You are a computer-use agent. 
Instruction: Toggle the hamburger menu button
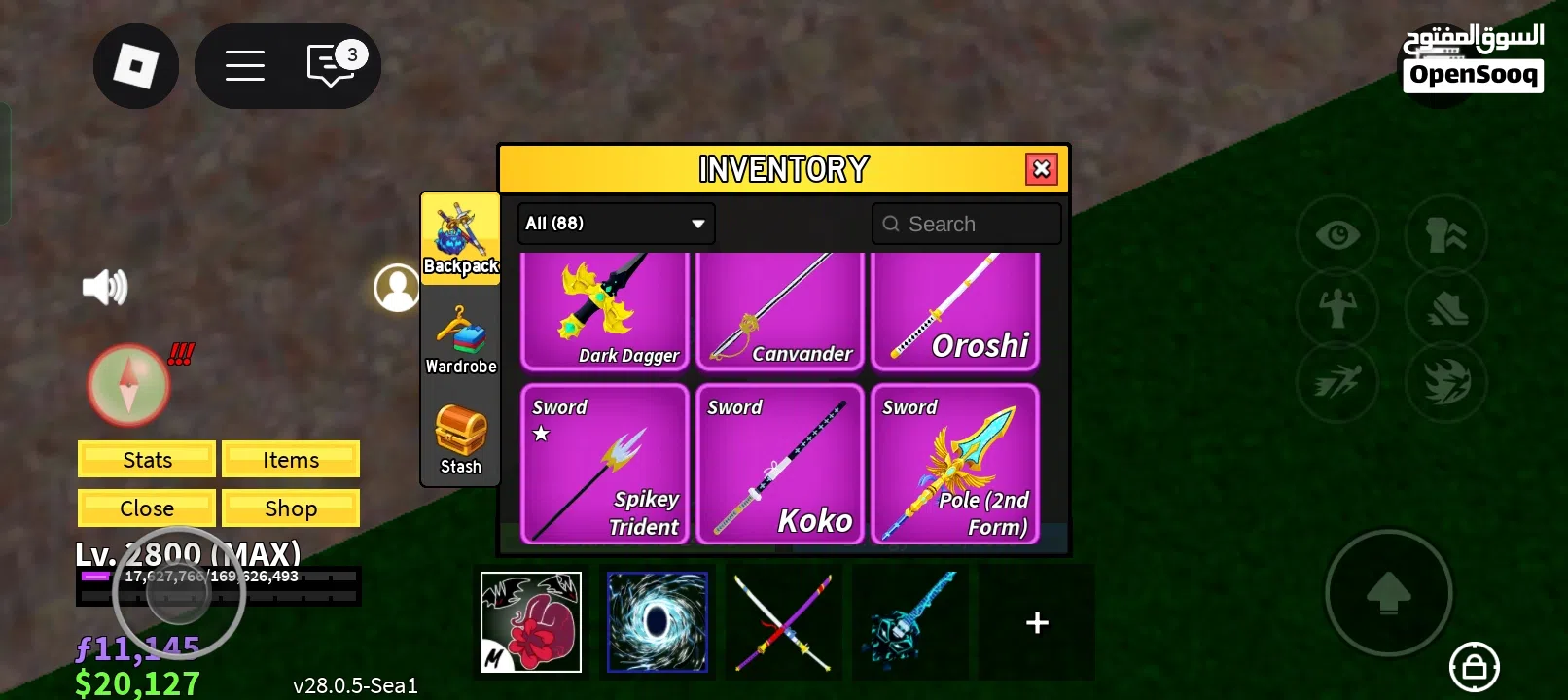(245, 65)
